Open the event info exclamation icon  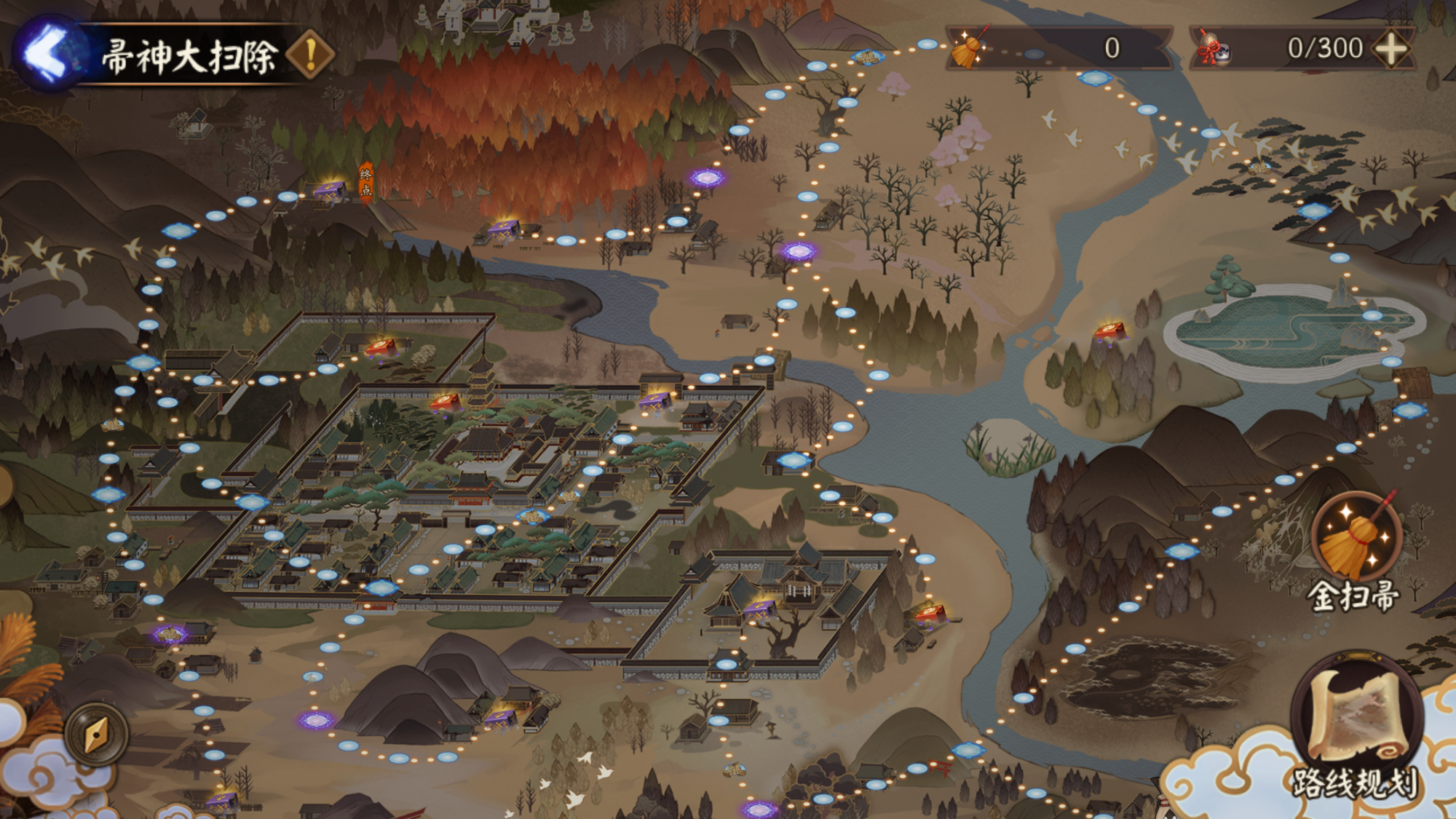(311, 54)
